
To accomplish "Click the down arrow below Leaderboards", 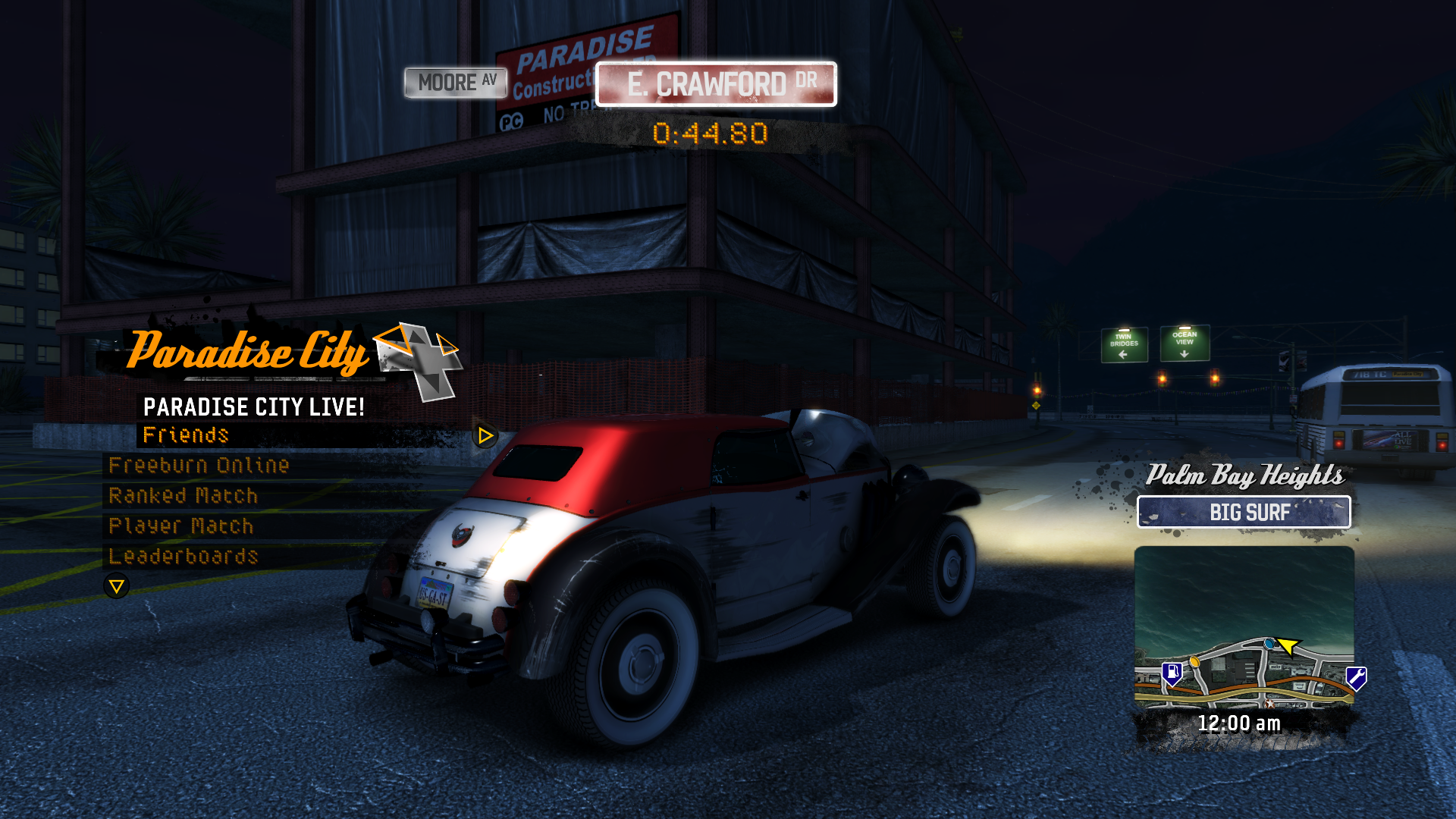I will (117, 586).
